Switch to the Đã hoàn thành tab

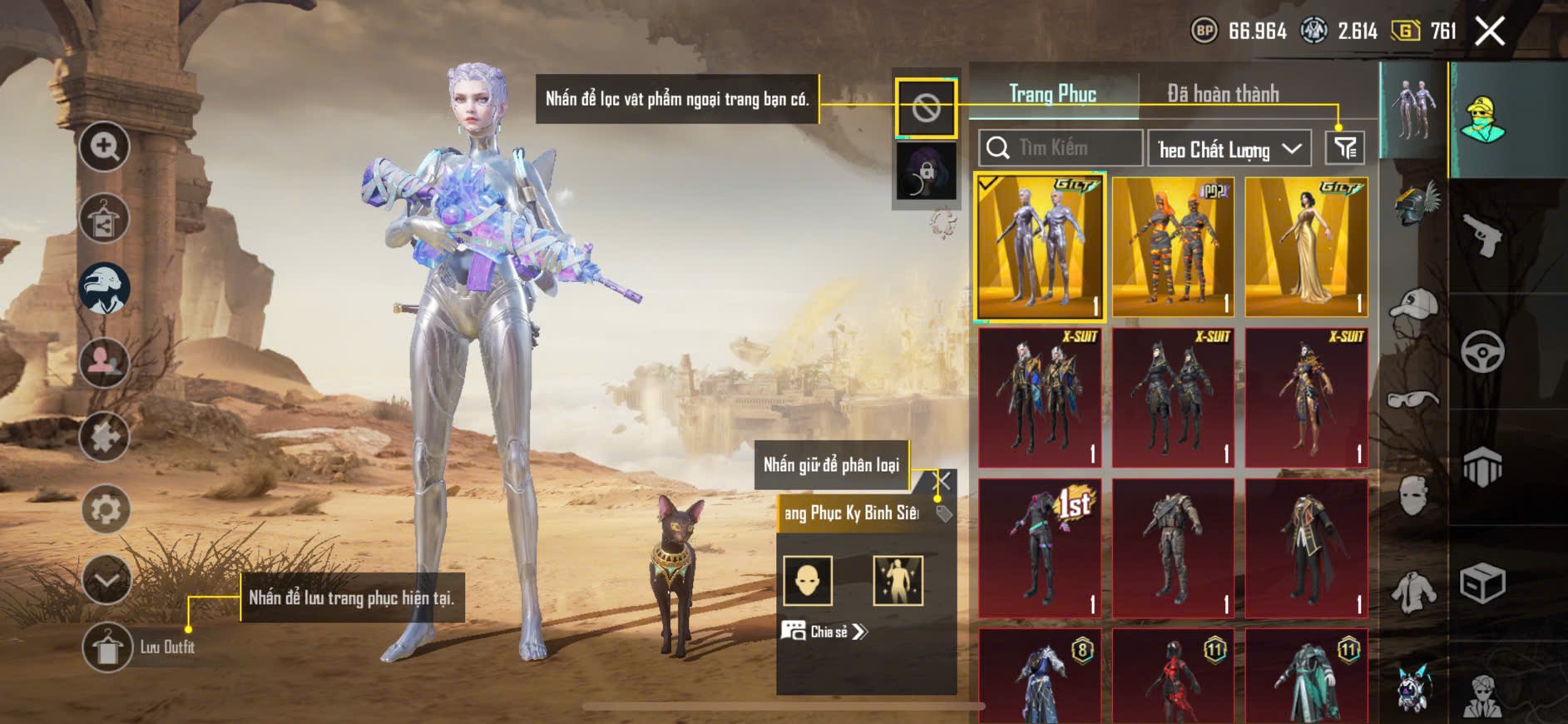1223,94
